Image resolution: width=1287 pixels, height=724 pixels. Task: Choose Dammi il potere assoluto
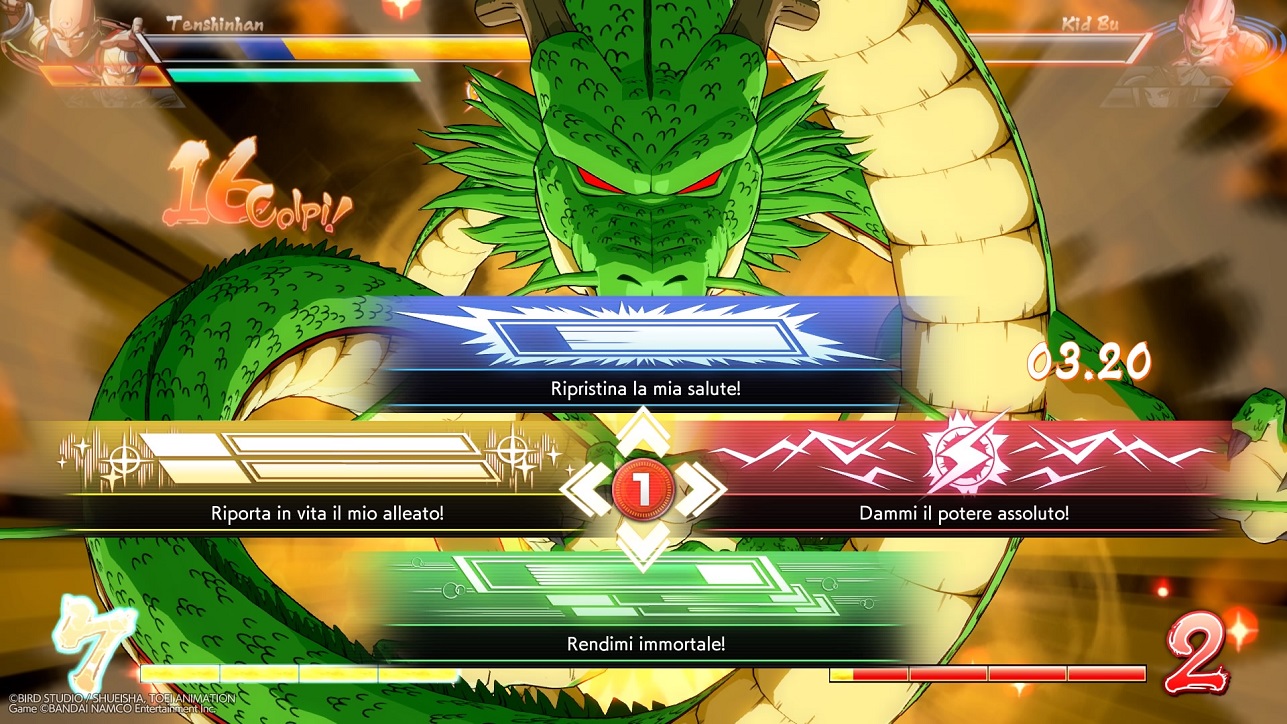click(965, 512)
